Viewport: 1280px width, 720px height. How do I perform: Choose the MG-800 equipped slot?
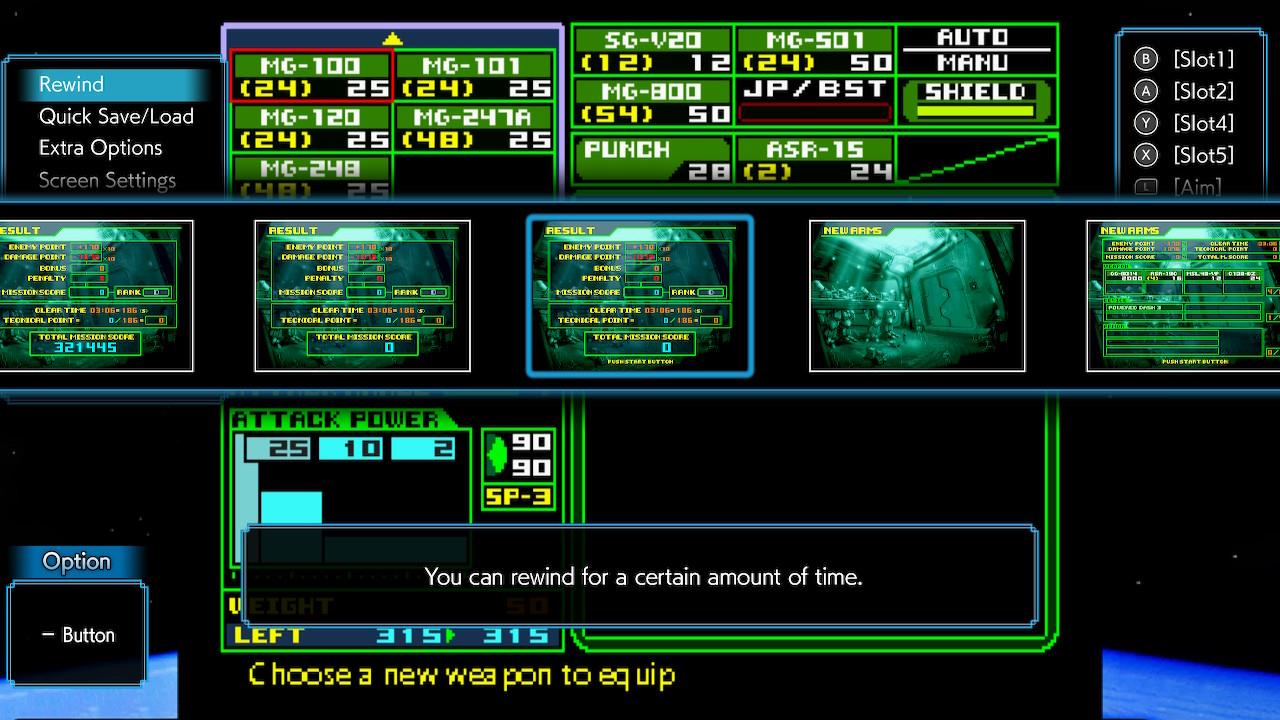coord(652,102)
